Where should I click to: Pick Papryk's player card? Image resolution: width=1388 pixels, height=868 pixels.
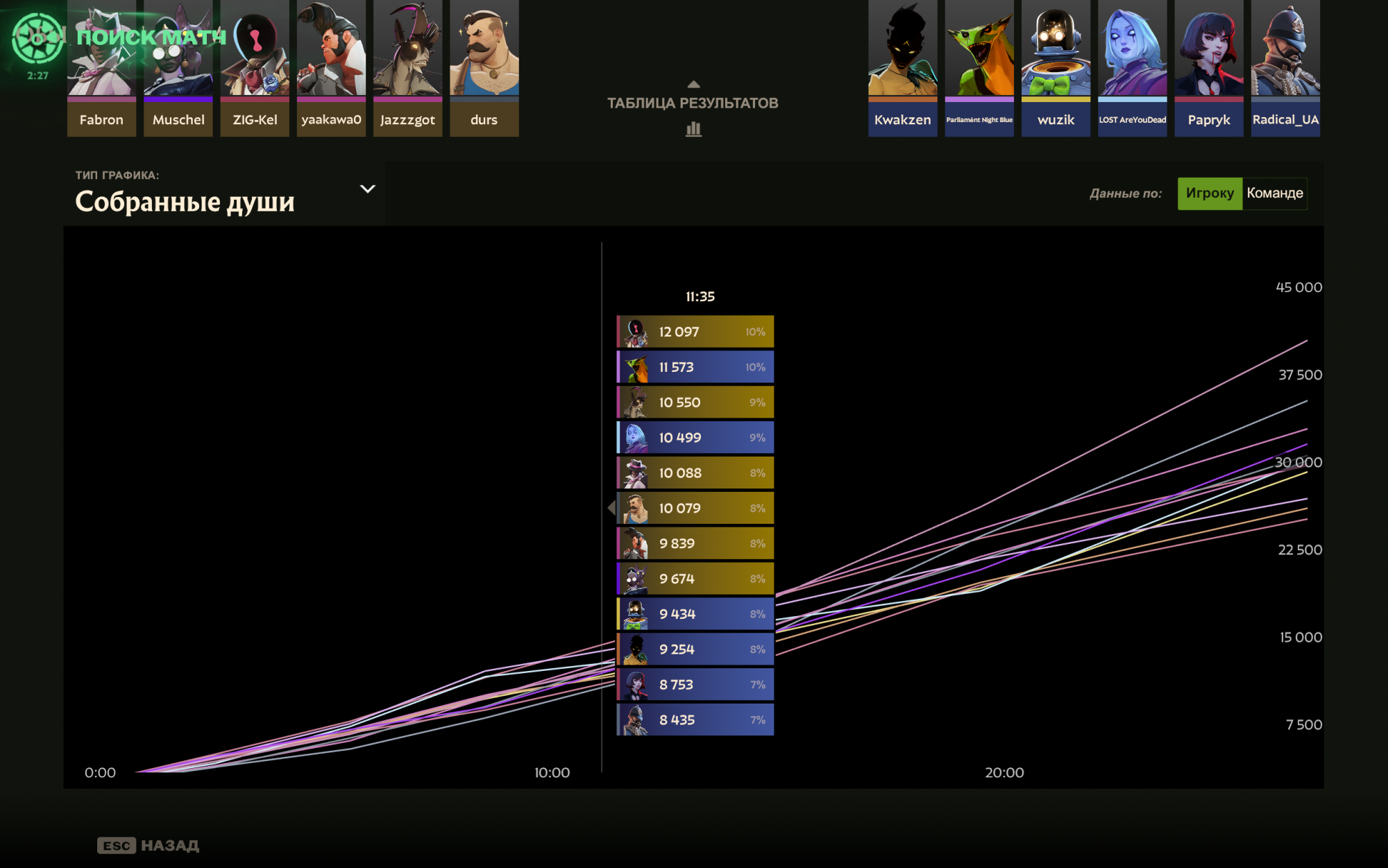[1208, 68]
